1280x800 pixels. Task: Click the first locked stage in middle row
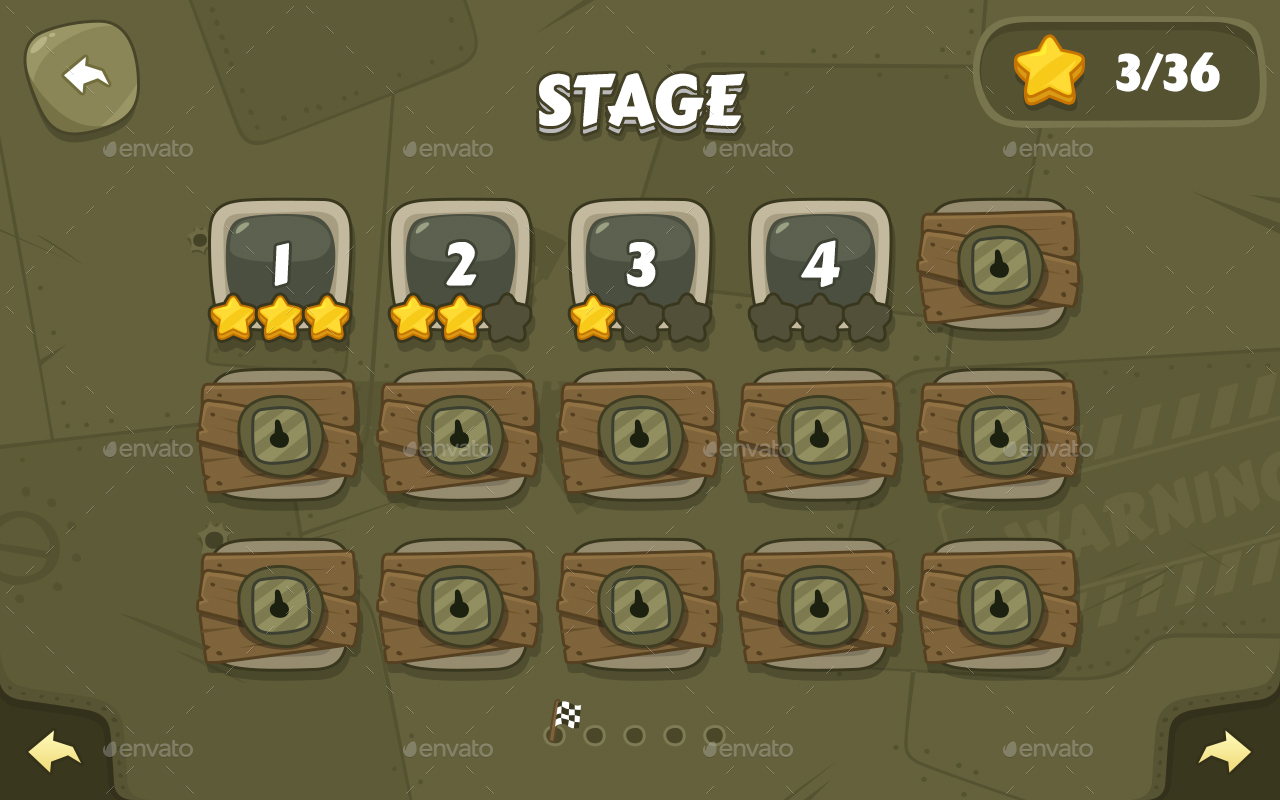click(x=280, y=435)
